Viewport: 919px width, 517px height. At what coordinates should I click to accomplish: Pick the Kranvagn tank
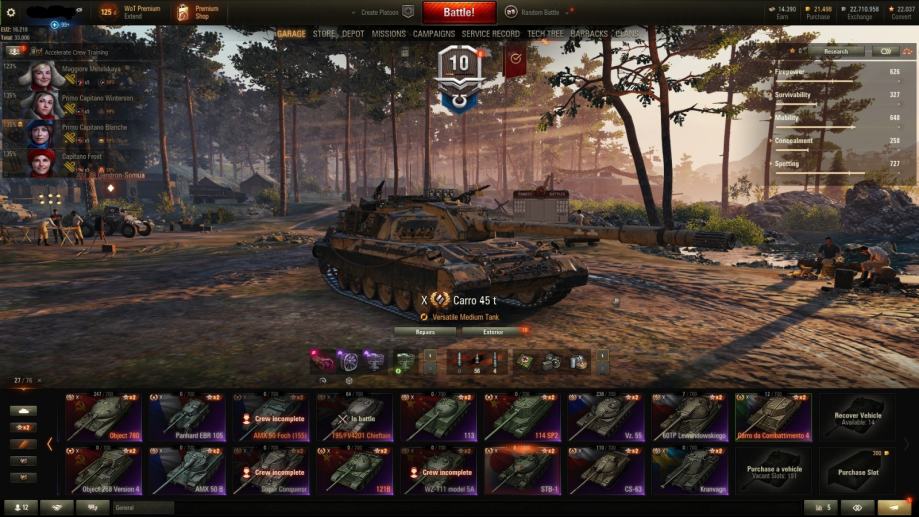click(691, 468)
